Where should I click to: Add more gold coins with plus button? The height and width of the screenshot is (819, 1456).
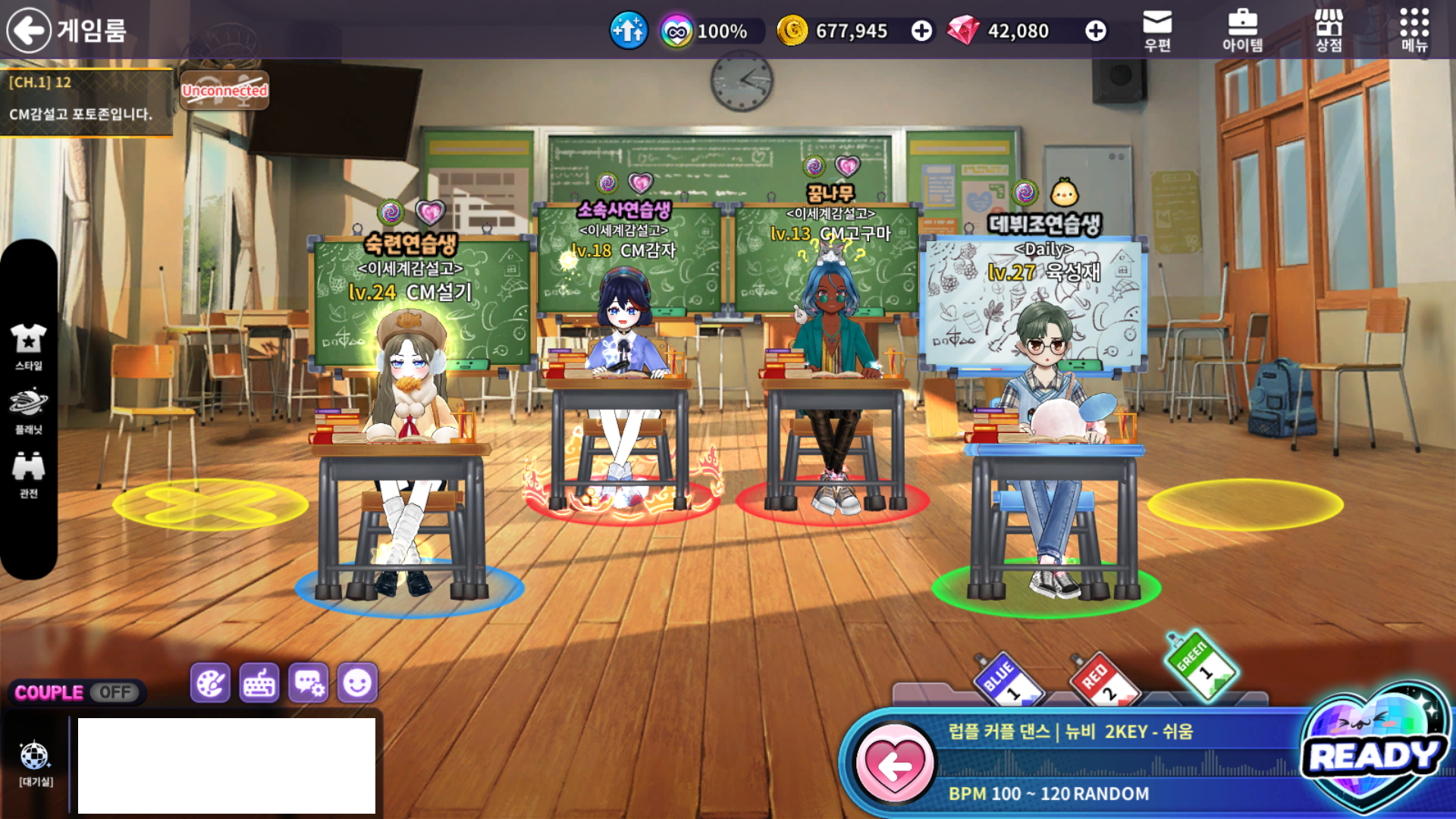point(921,31)
